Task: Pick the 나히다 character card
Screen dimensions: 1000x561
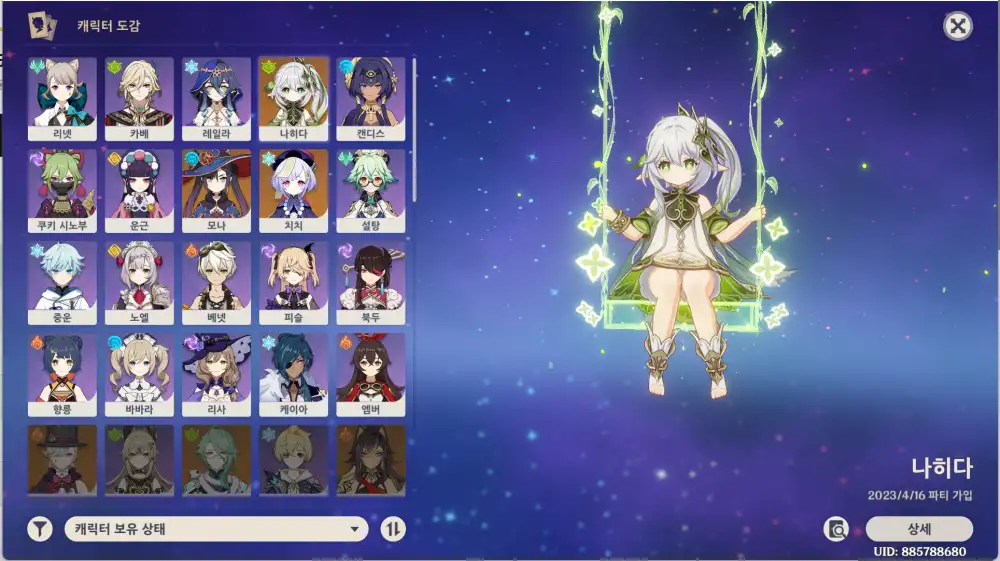Action: (293, 98)
